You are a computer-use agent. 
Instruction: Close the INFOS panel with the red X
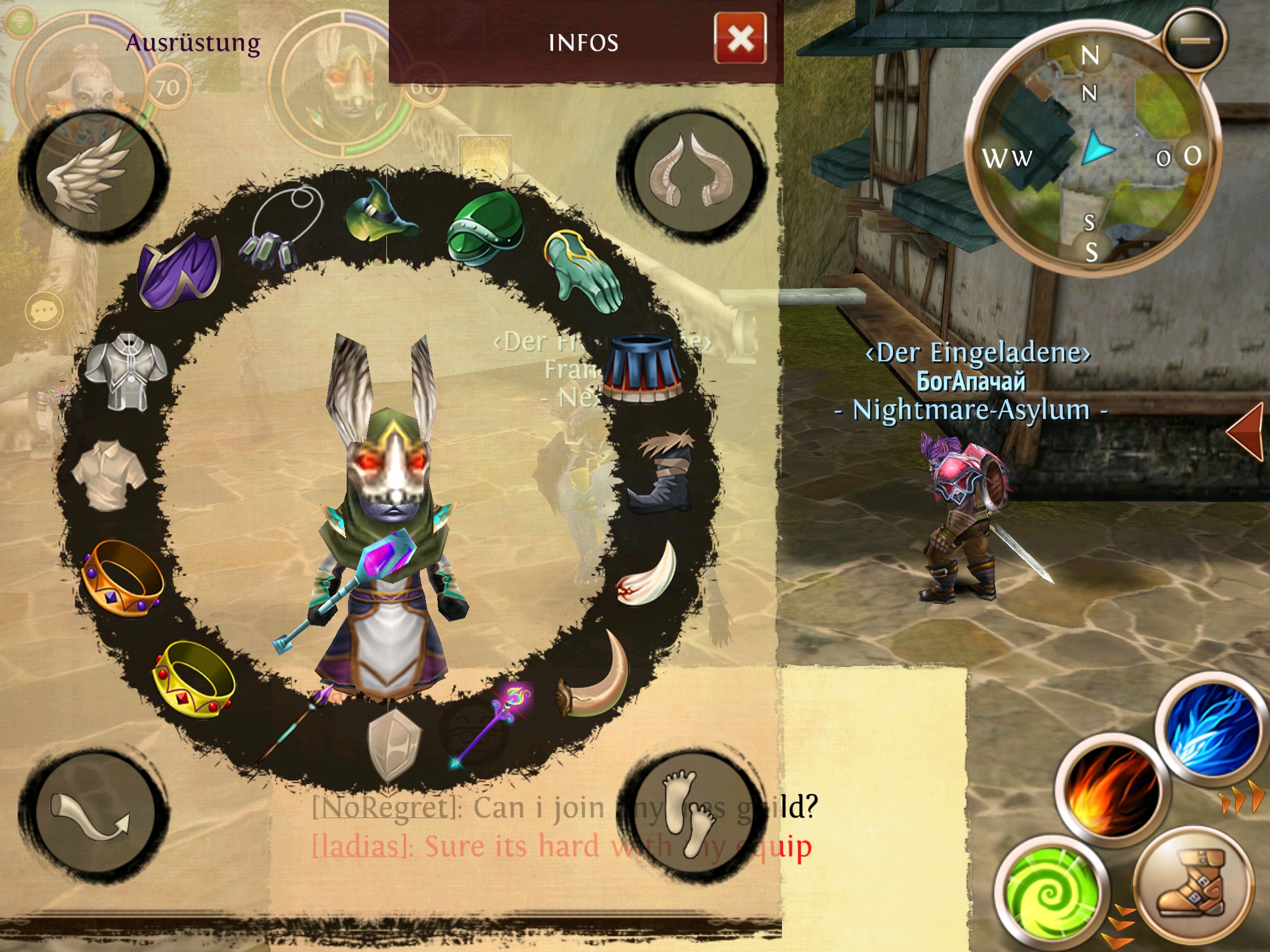tap(740, 40)
